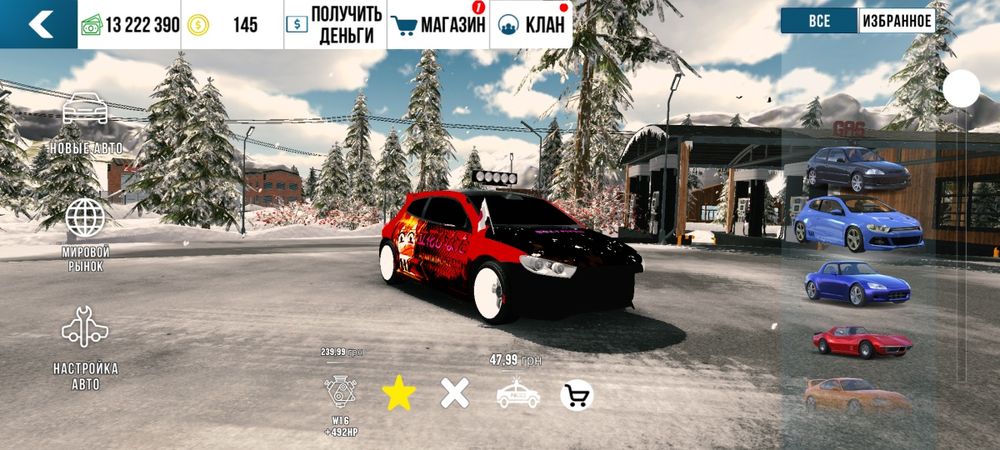The image size is (1000, 450).
Task: Switch to the Все tab
Action: (x=819, y=21)
